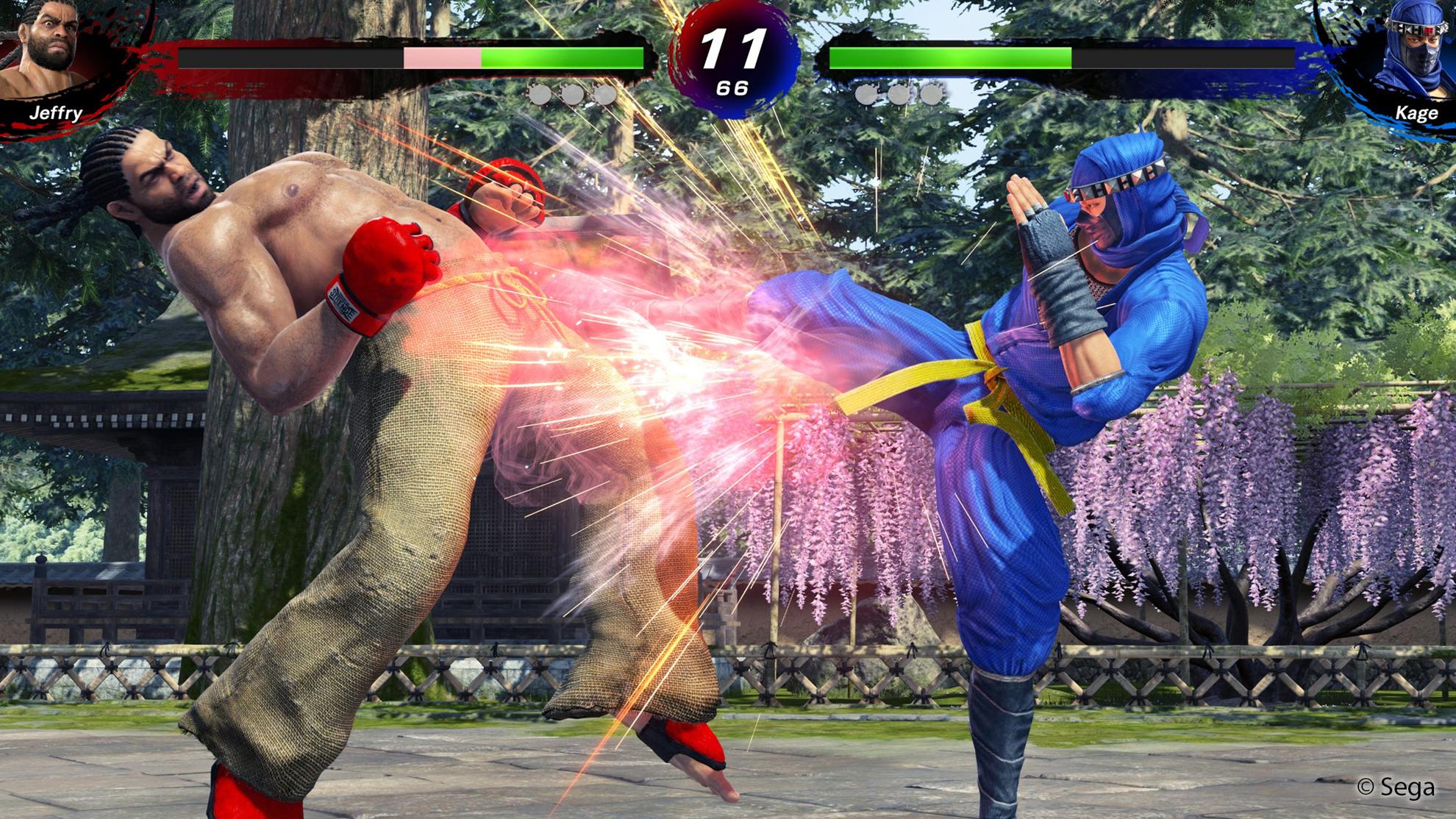Viewport: 1456px width, 819px height.
Task: Select the Kage name label
Action: pos(1416,114)
